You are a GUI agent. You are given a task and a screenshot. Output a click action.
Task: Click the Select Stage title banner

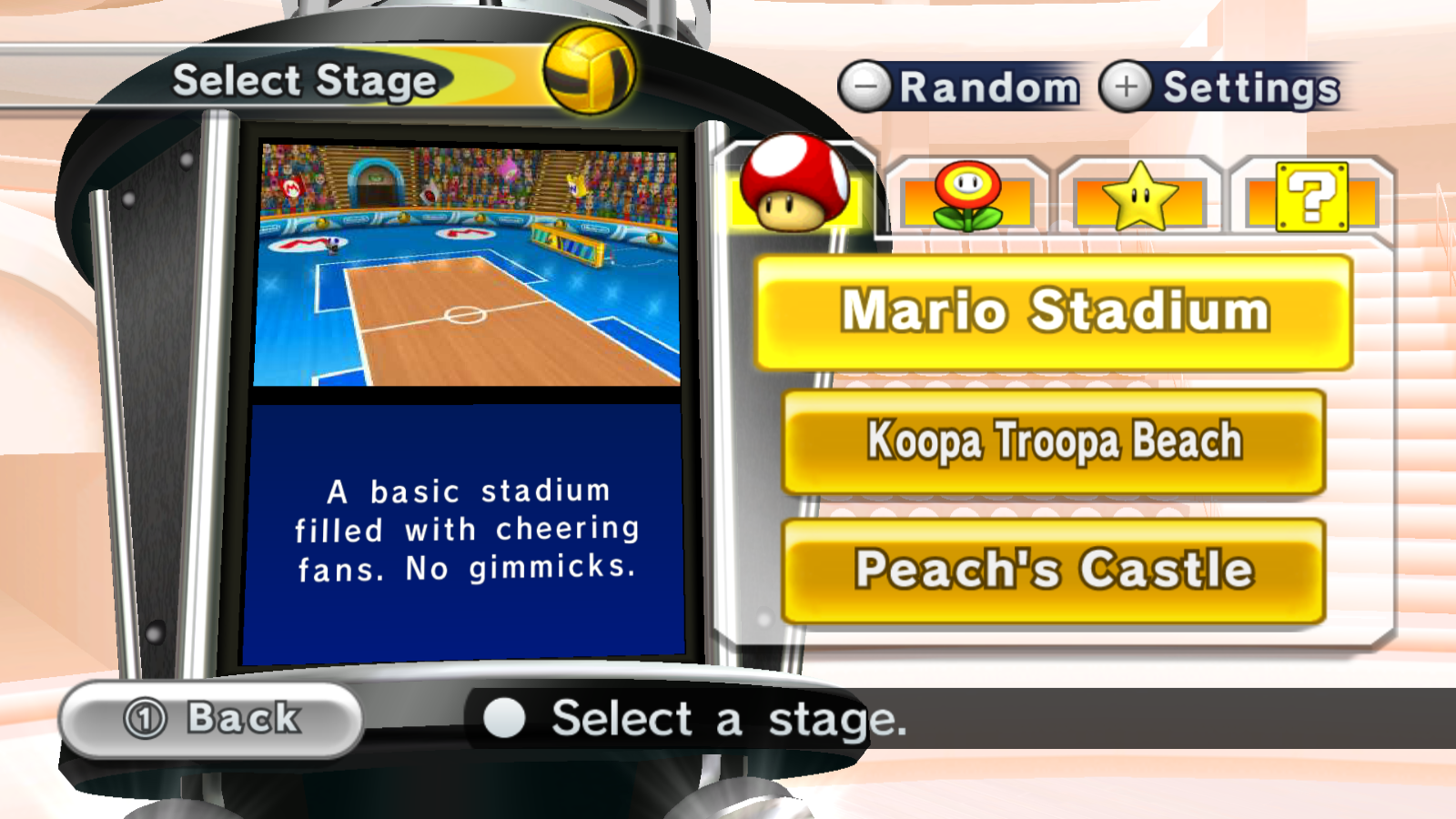(305, 80)
